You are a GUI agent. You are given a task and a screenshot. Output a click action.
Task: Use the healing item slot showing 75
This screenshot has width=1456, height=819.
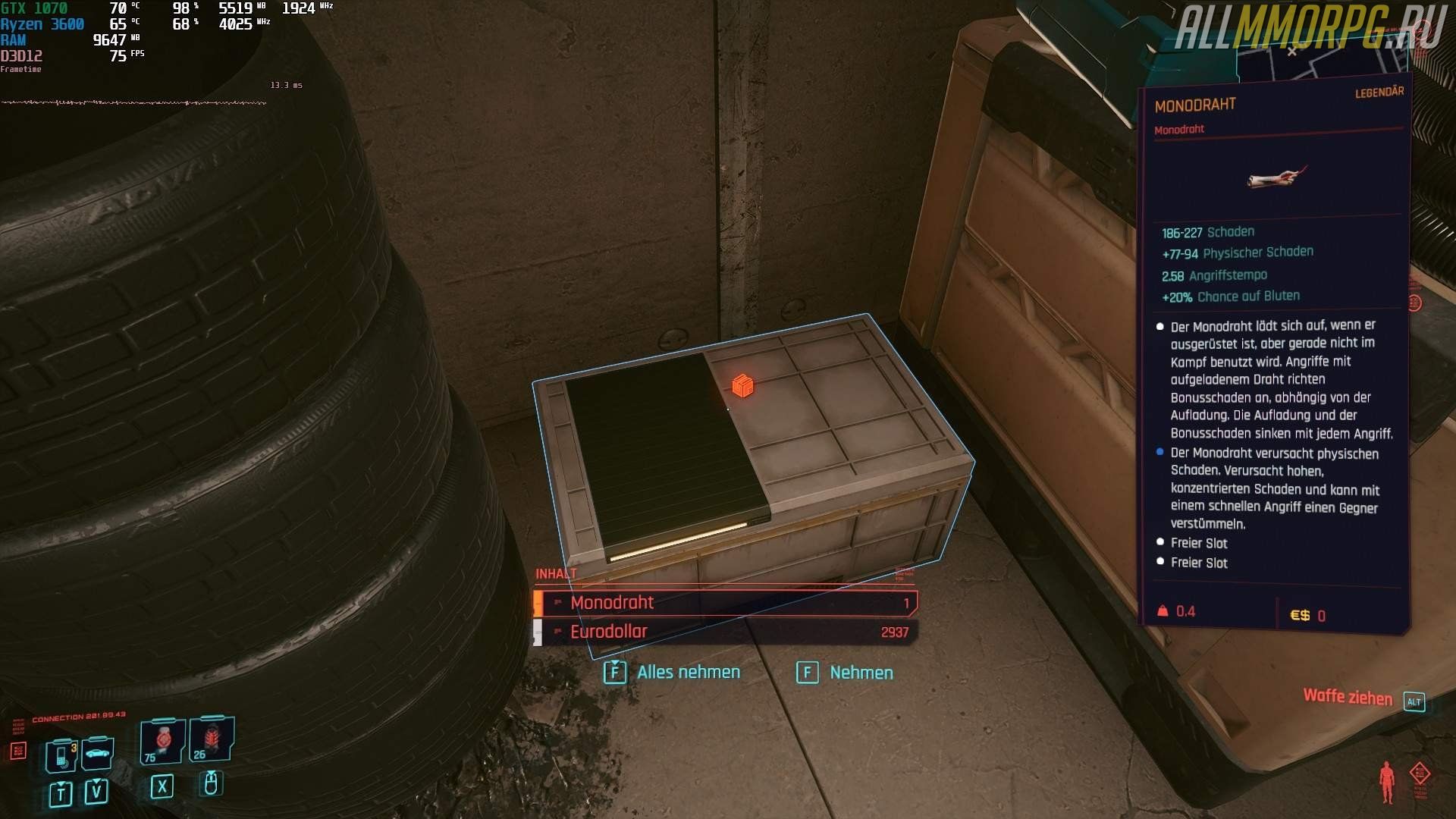click(x=162, y=741)
